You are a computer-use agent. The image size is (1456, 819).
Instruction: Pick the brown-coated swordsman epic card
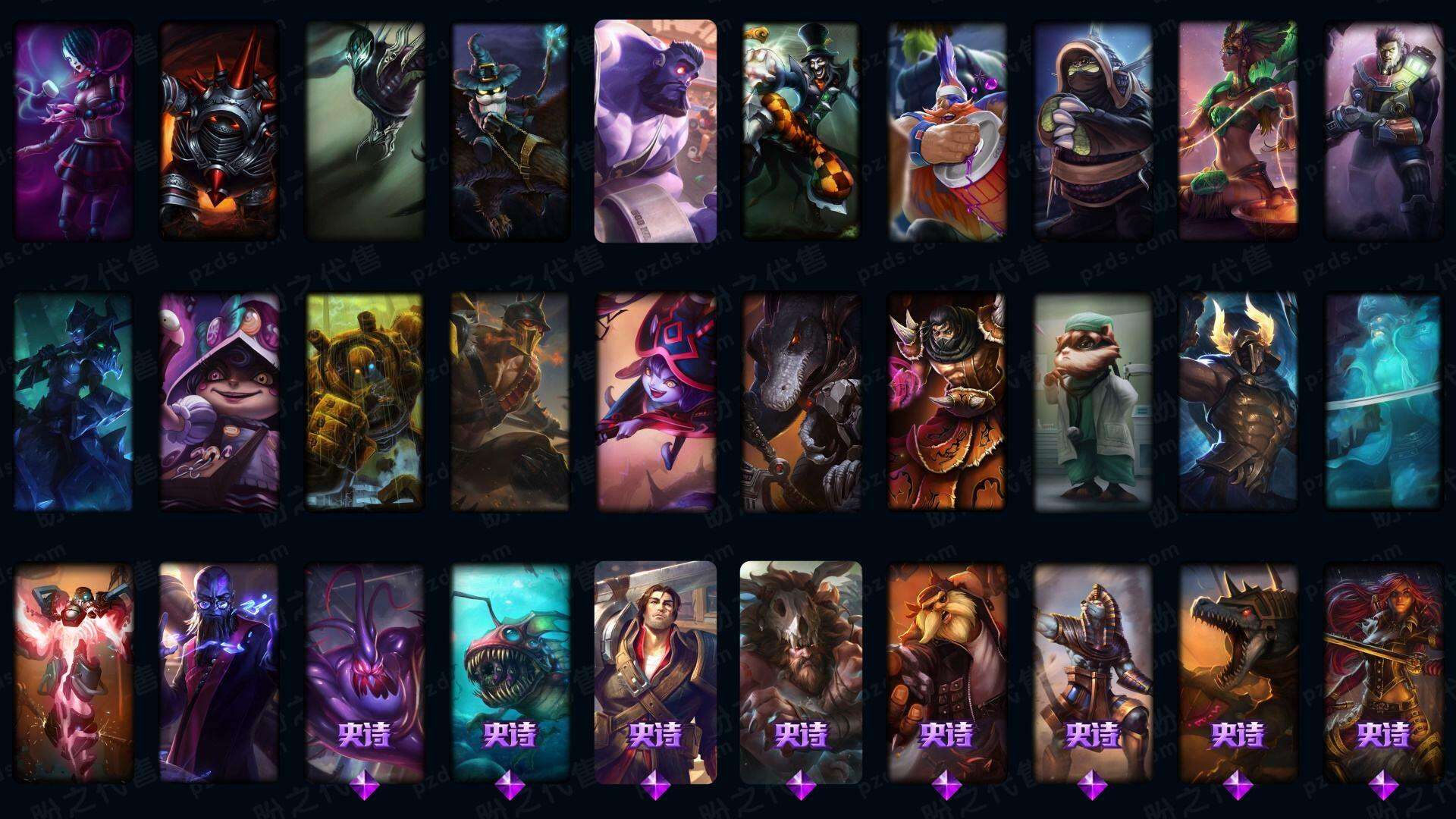(655, 672)
